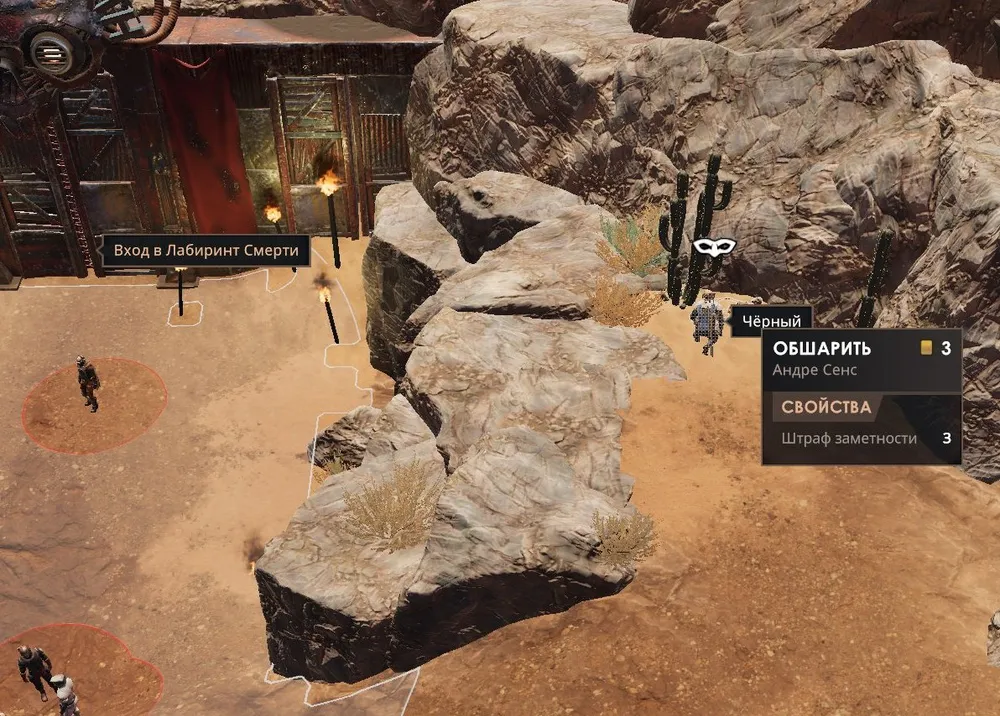Choose the "Обшарить" action in the tooltip

pyautogui.click(x=822, y=349)
